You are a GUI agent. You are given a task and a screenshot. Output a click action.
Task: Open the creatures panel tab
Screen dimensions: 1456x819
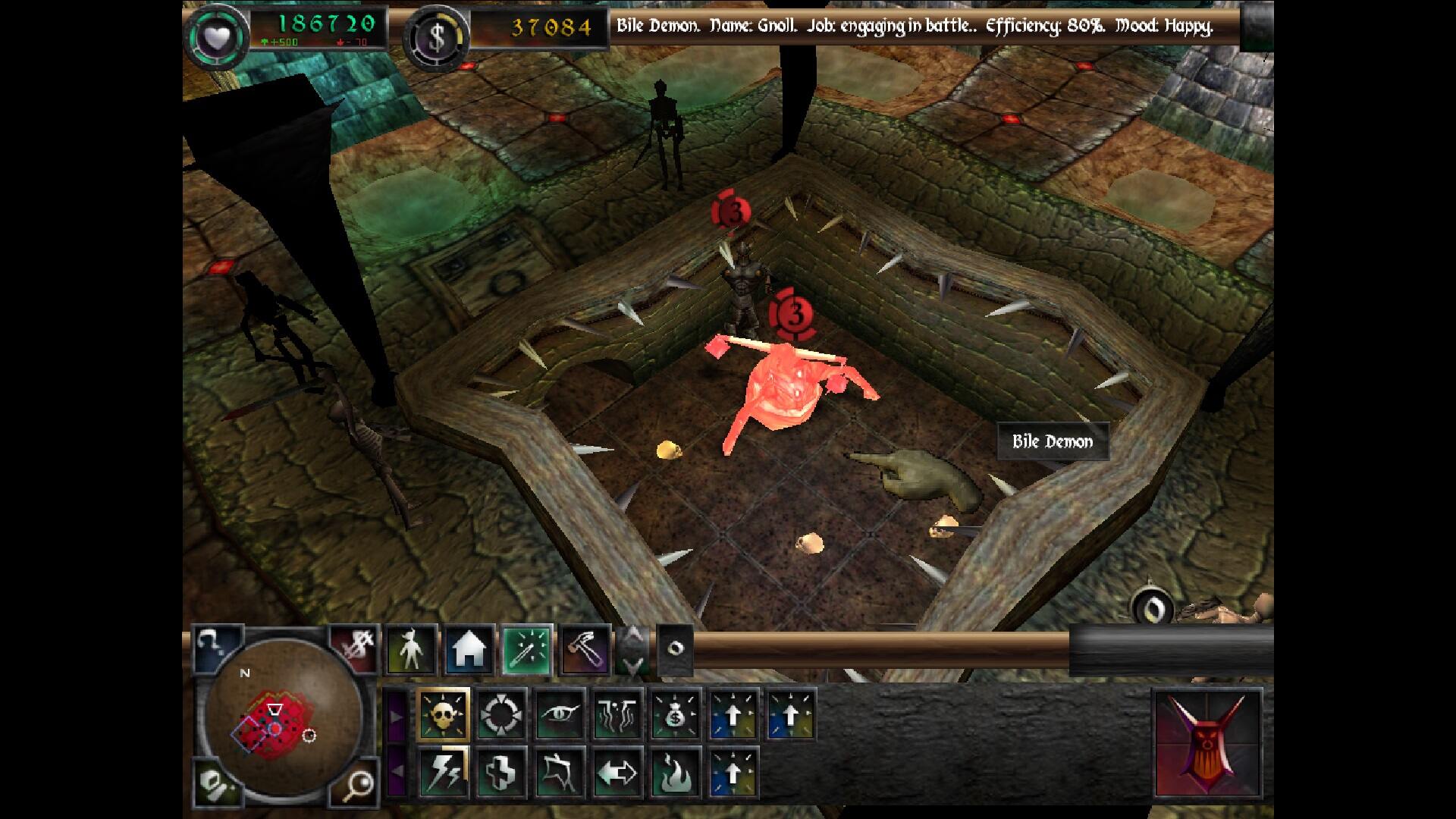point(412,650)
